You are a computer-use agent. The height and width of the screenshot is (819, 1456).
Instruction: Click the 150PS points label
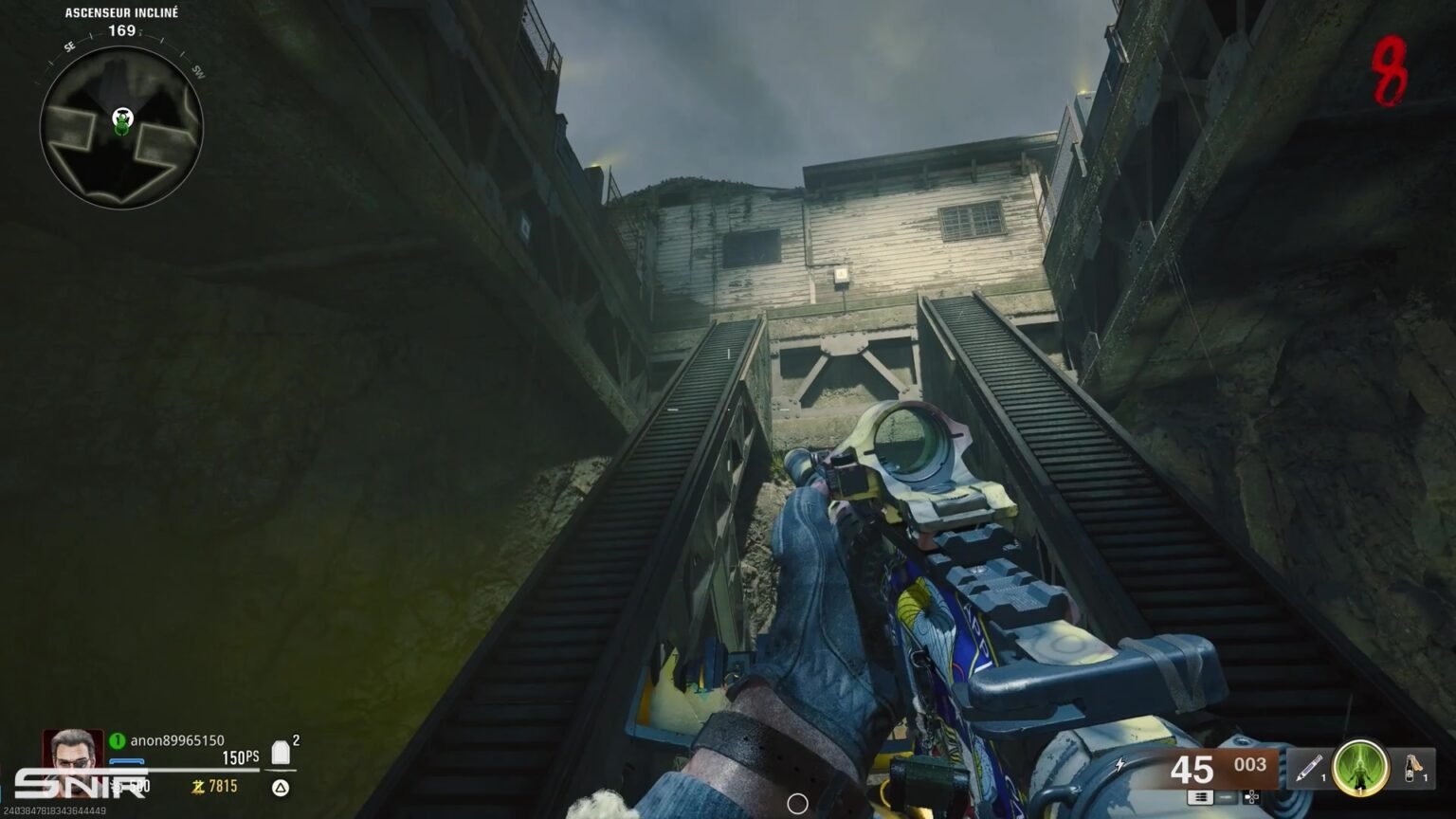pyautogui.click(x=240, y=757)
